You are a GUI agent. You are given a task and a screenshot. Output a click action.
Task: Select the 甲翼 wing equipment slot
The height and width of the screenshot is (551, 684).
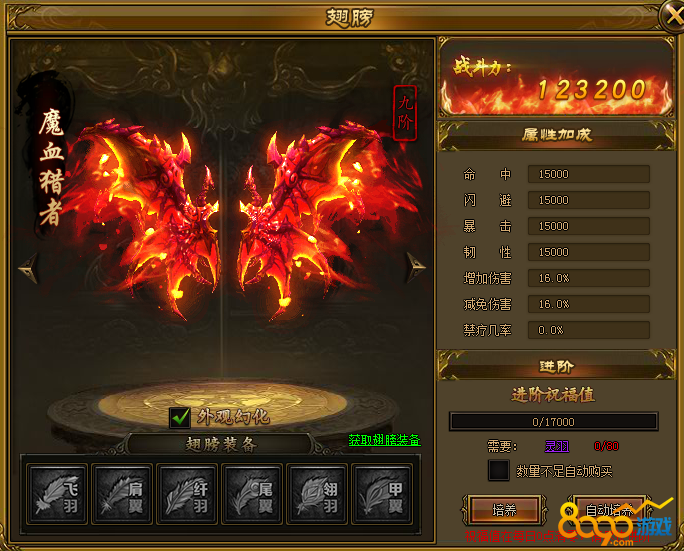(x=385, y=491)
